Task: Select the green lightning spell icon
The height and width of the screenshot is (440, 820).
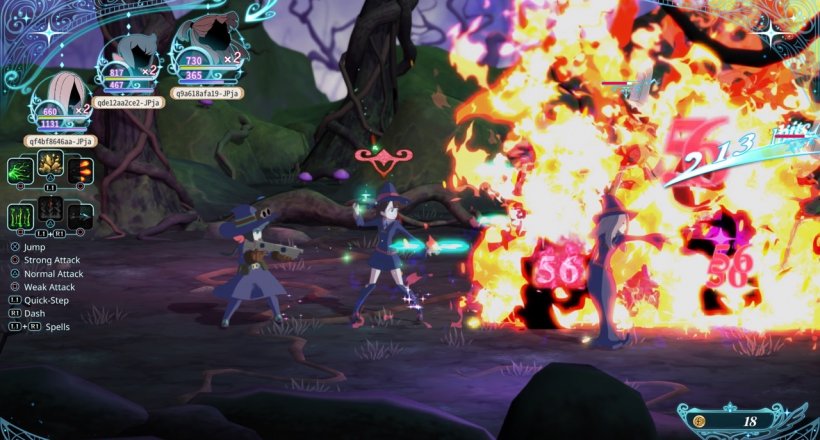Action: coord(21,169)
